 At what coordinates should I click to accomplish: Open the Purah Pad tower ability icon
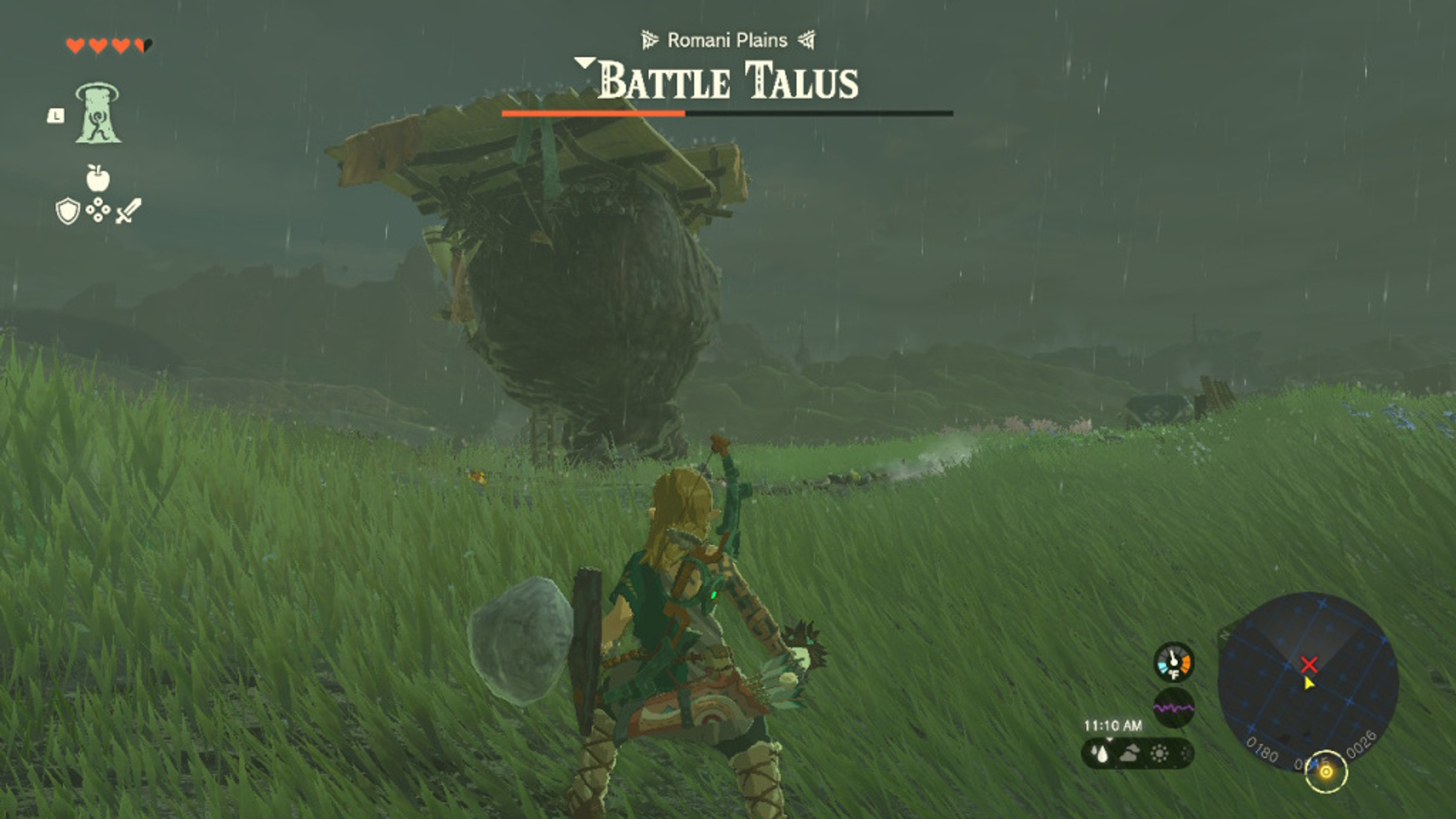click(98, 112)
